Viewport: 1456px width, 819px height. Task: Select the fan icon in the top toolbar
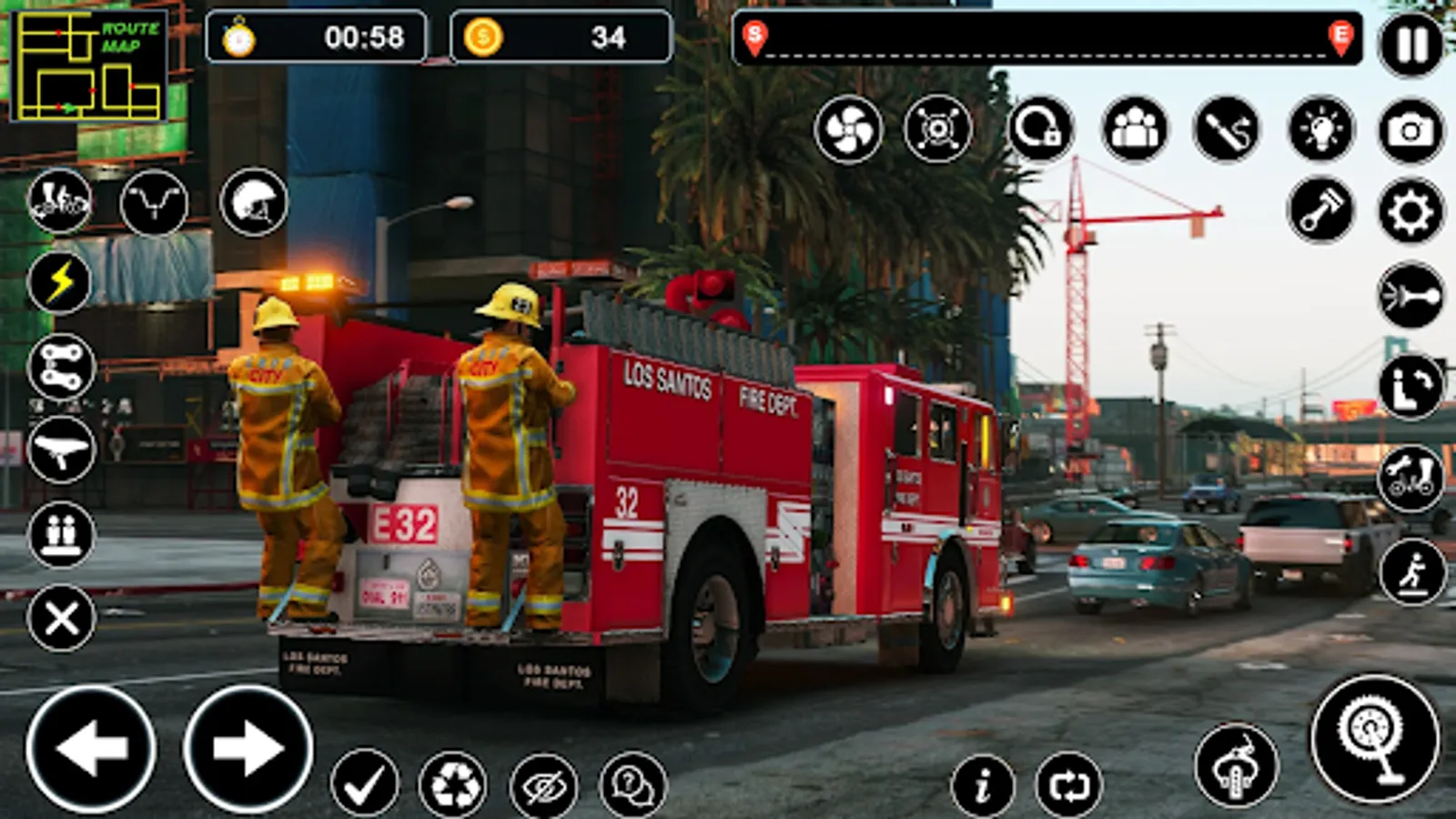851,129
